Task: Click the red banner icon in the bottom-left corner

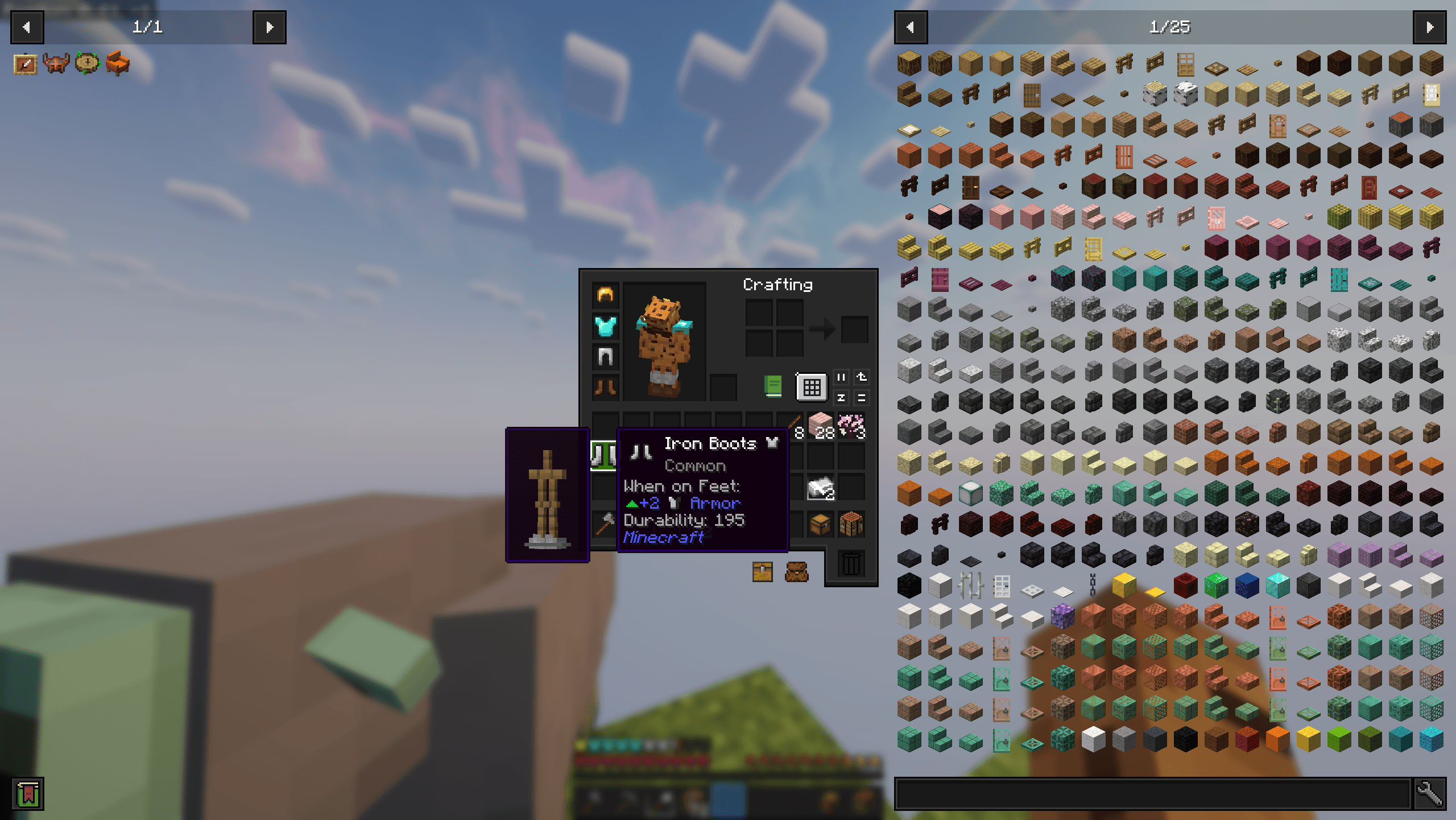Action: pos(27,794)
